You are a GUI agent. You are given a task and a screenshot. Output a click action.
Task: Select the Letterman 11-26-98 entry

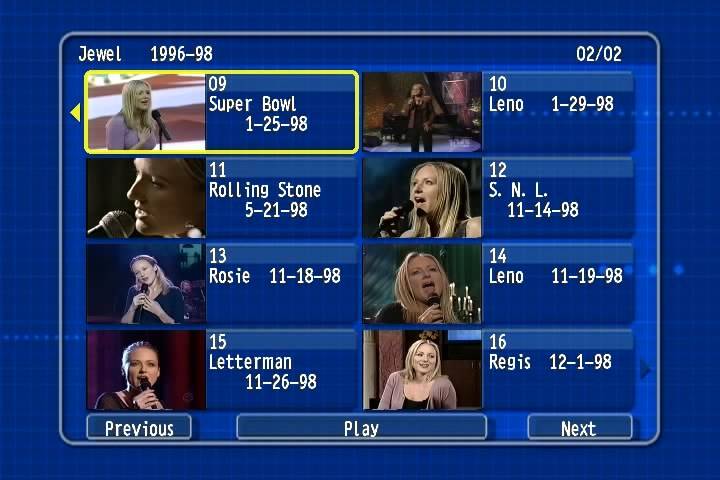[x=221, y=370]
